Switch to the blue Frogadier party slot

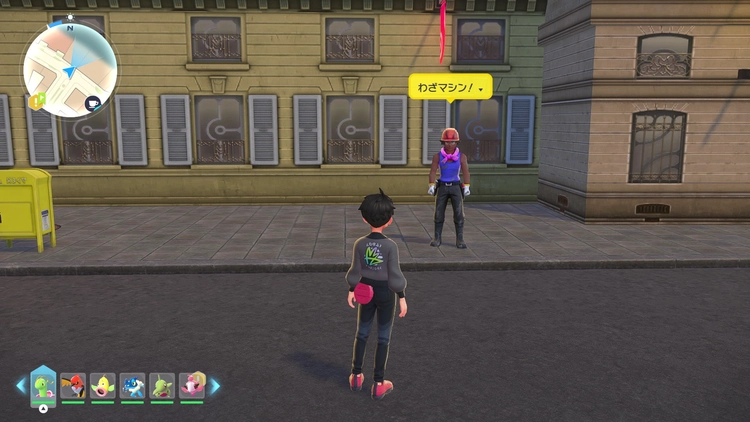click(x=133, y=385)
